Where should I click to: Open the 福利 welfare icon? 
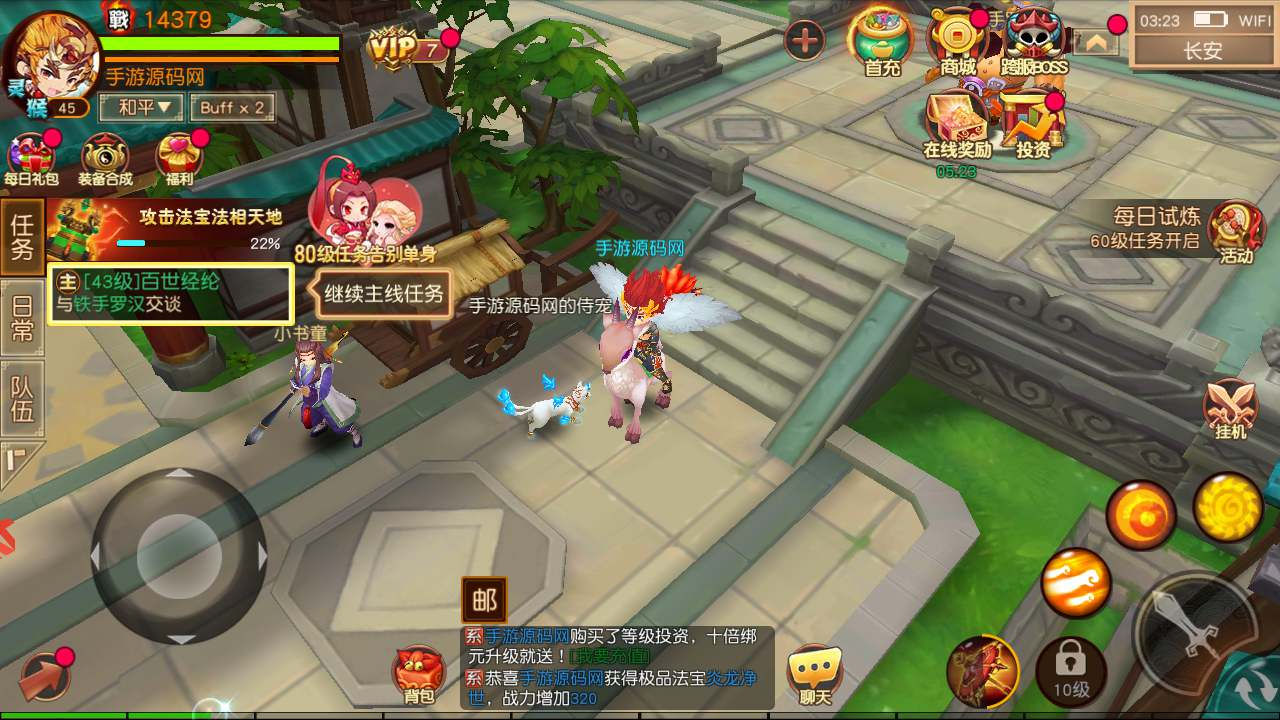tap(180, 160)
